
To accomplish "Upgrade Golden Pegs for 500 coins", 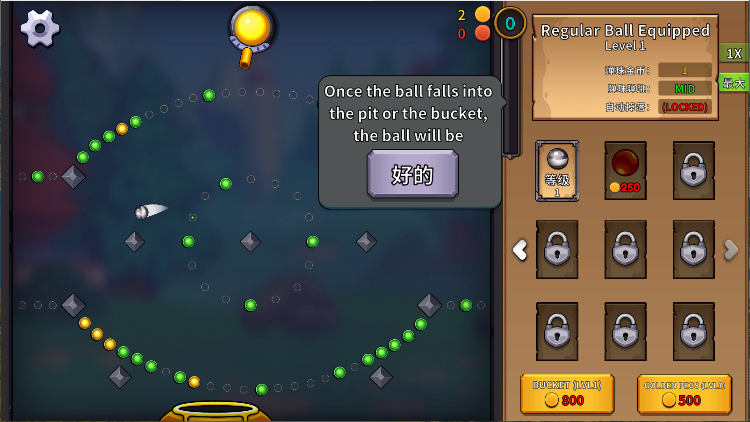I will coord(684,394).
